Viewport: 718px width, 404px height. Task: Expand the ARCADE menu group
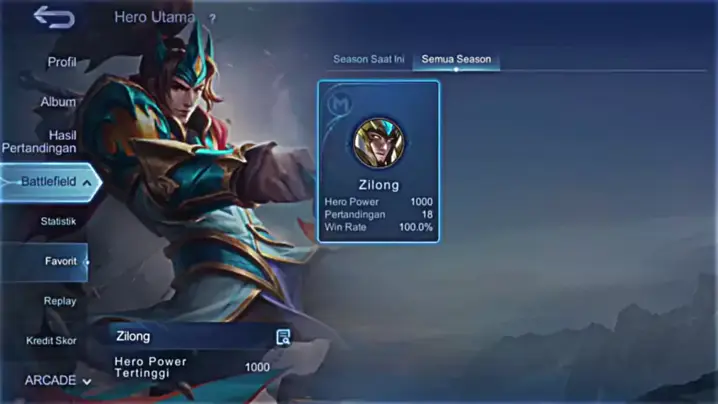tap(57, 380)
